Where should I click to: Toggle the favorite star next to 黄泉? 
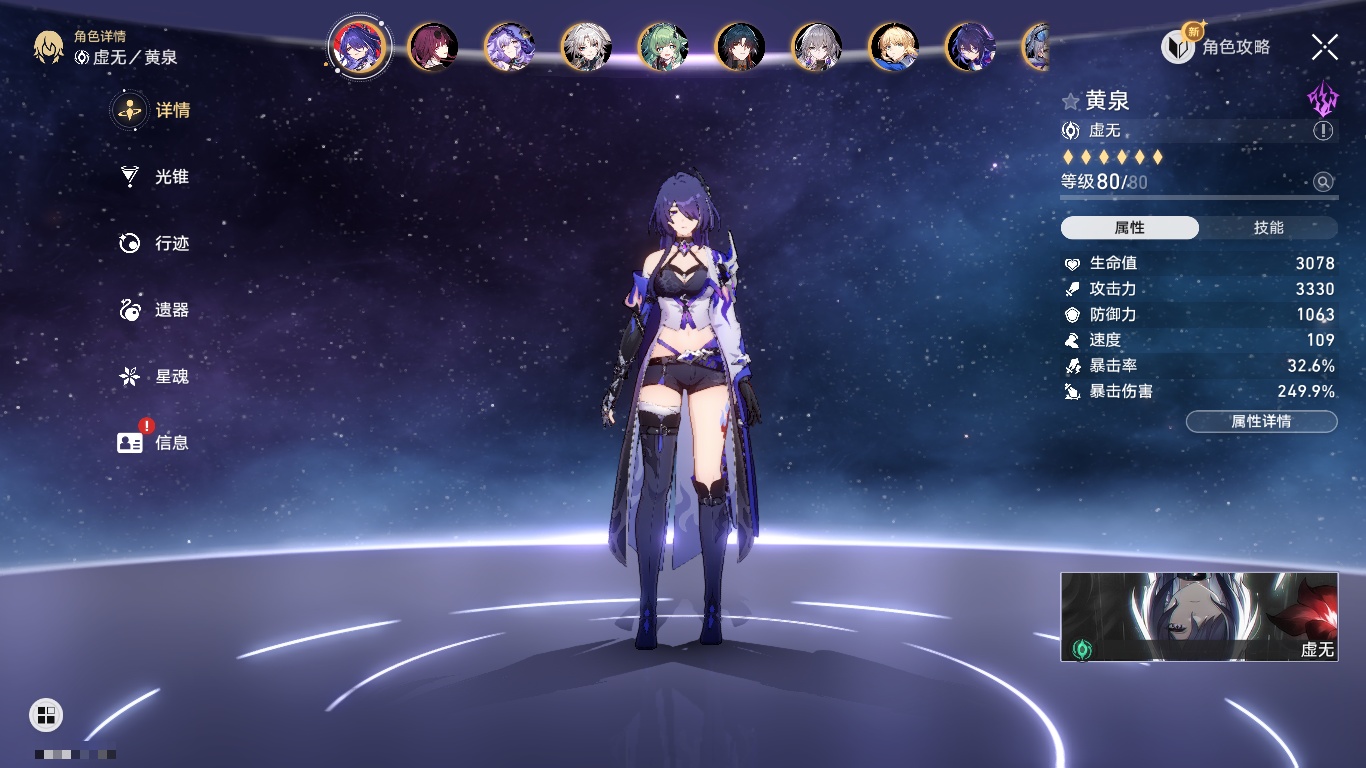tap(1070, 101)
